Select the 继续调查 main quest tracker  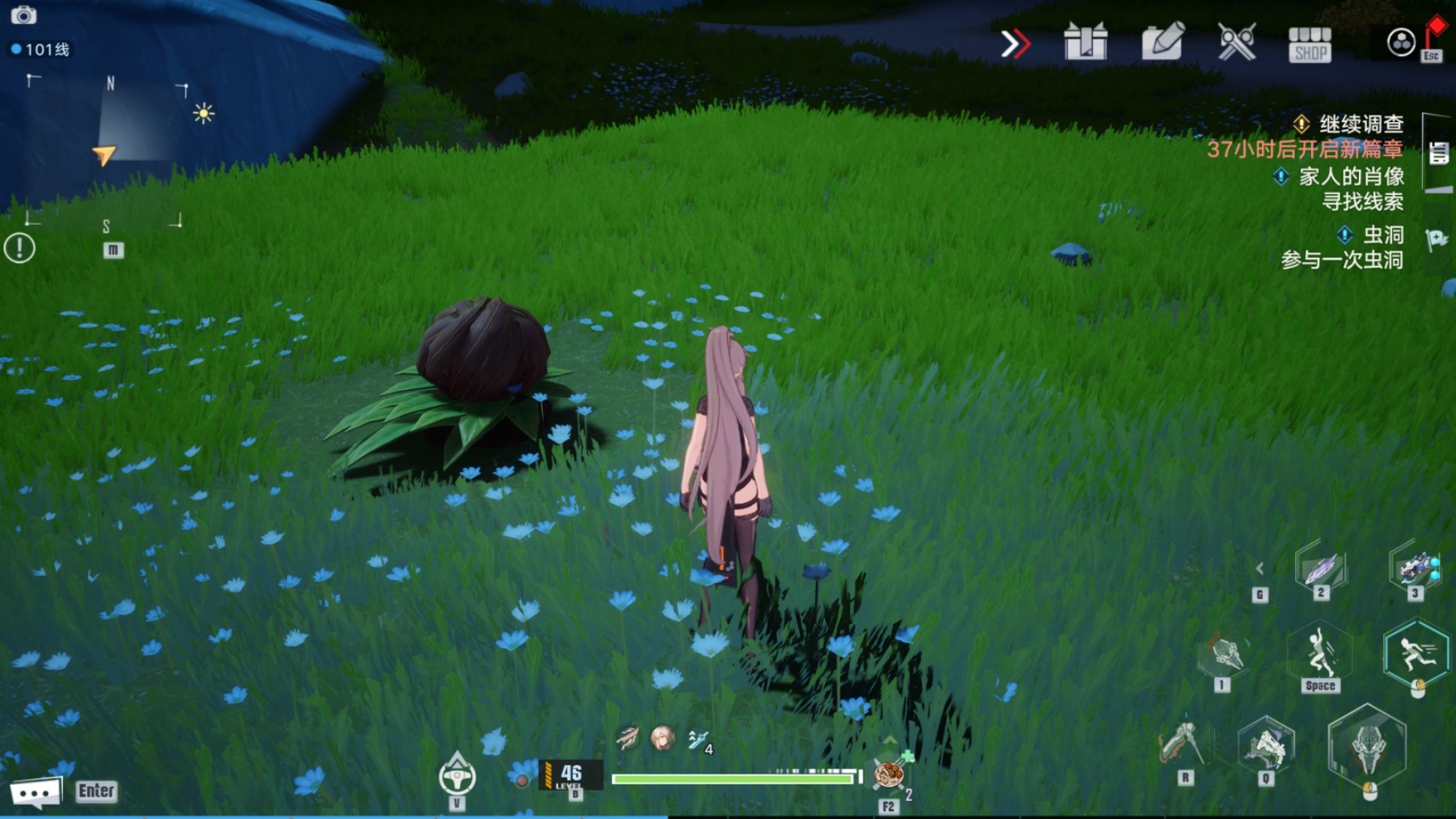1361,125
